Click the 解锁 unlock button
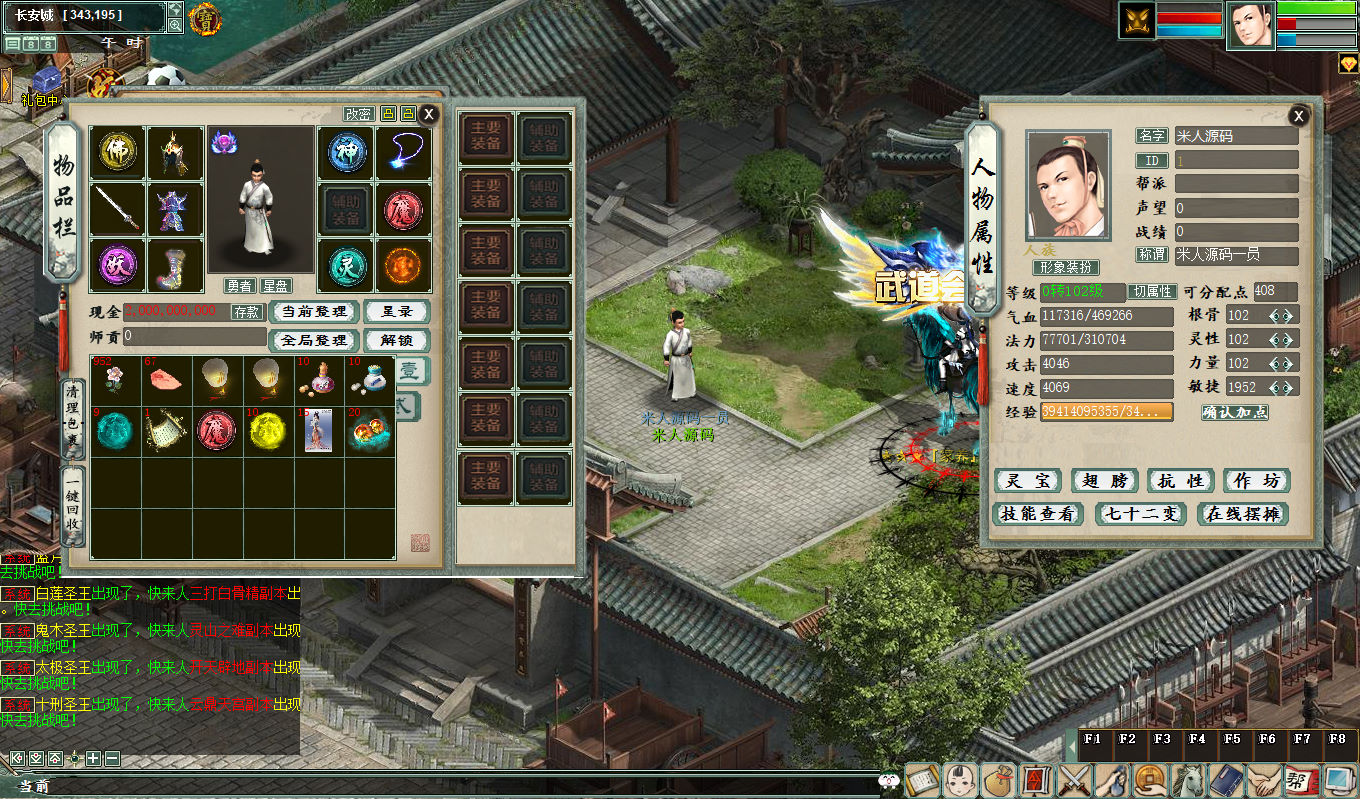This screenshot has height=799, width=1360. tap(396, 340)
